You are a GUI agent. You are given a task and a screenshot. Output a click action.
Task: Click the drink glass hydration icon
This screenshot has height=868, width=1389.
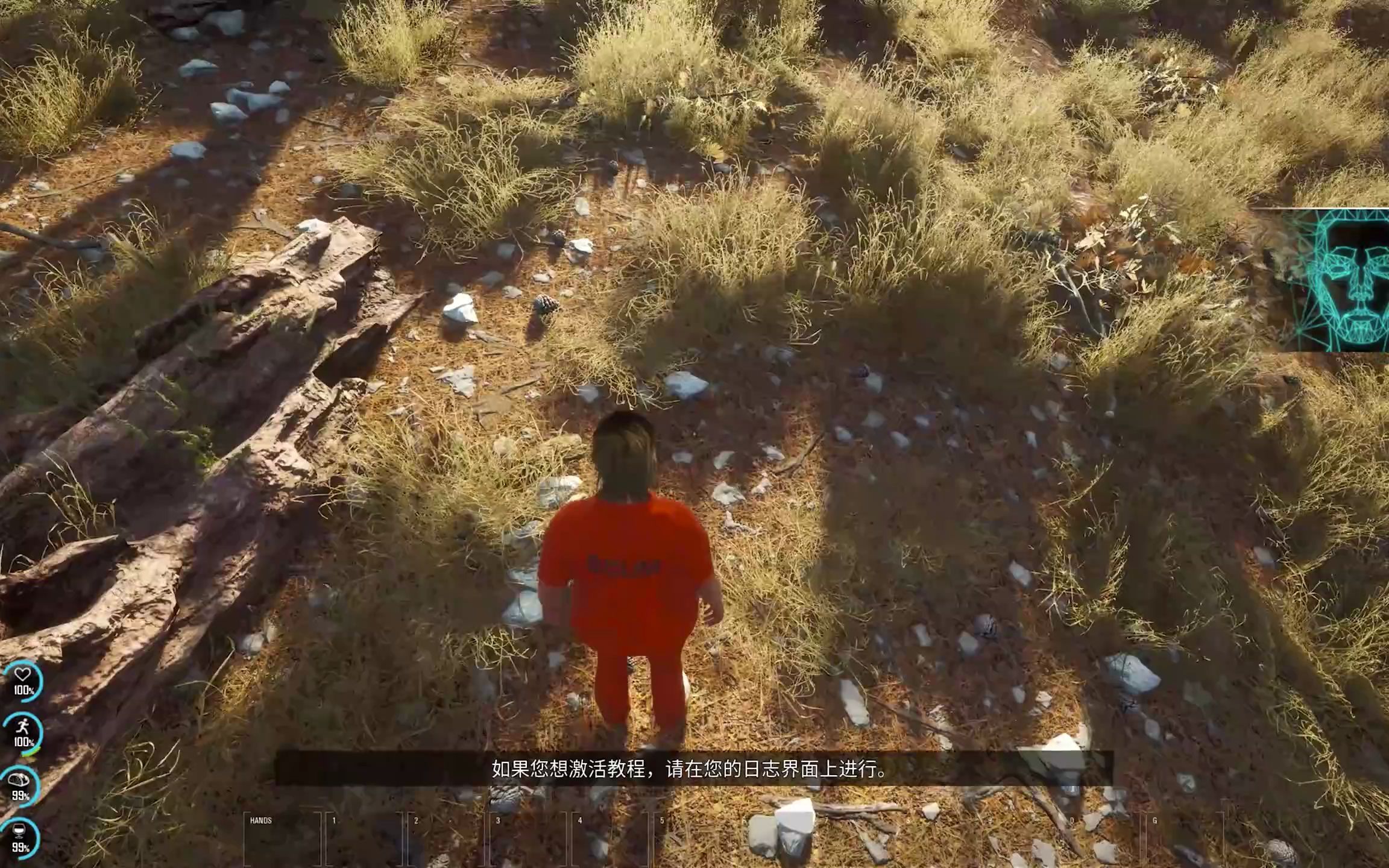tap(19, 831)
